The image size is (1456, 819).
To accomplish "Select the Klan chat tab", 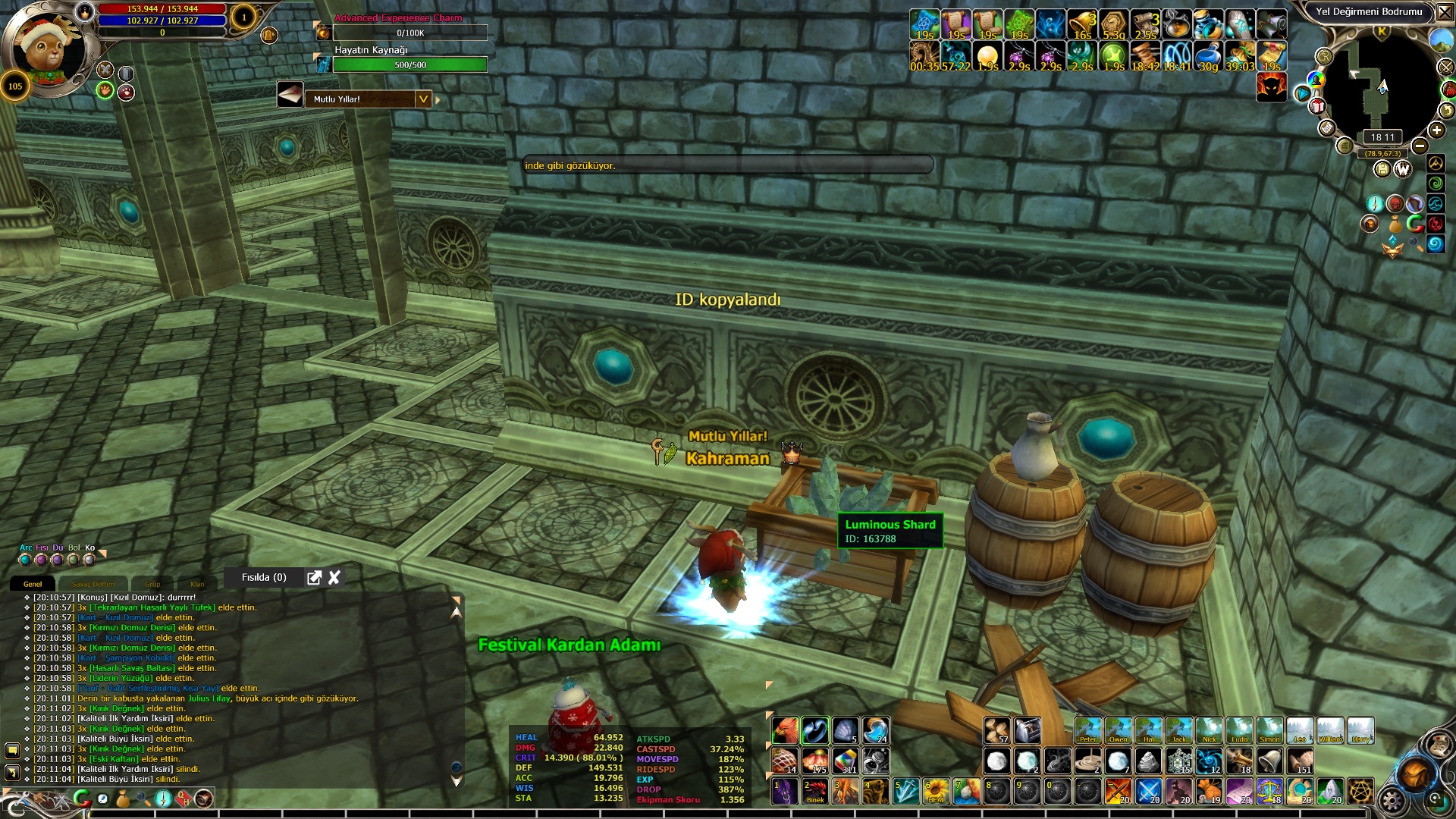I will 197,585.
